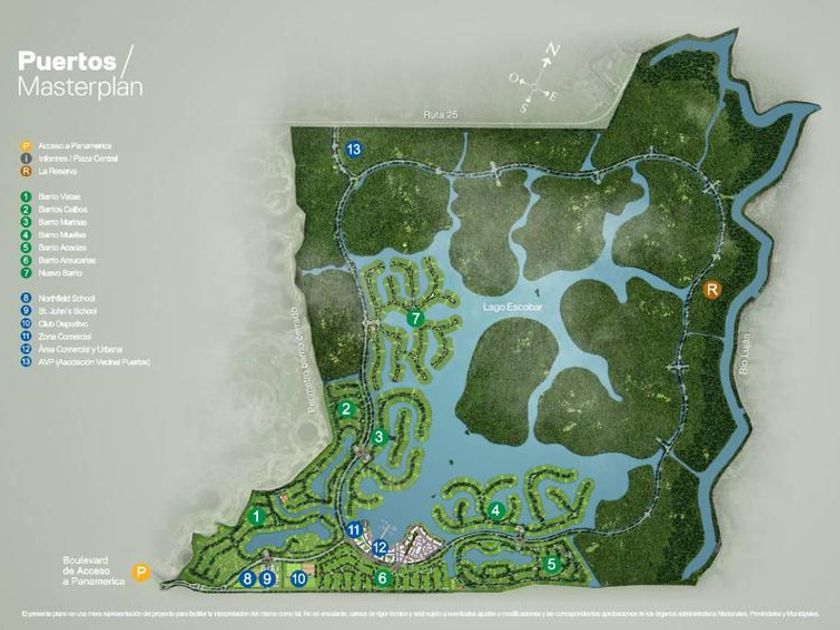Image resolution: width=840 pixels, height=630 pixels.
Task: Click the green 2 marker on the map
Action: click(x=346, y=409)
